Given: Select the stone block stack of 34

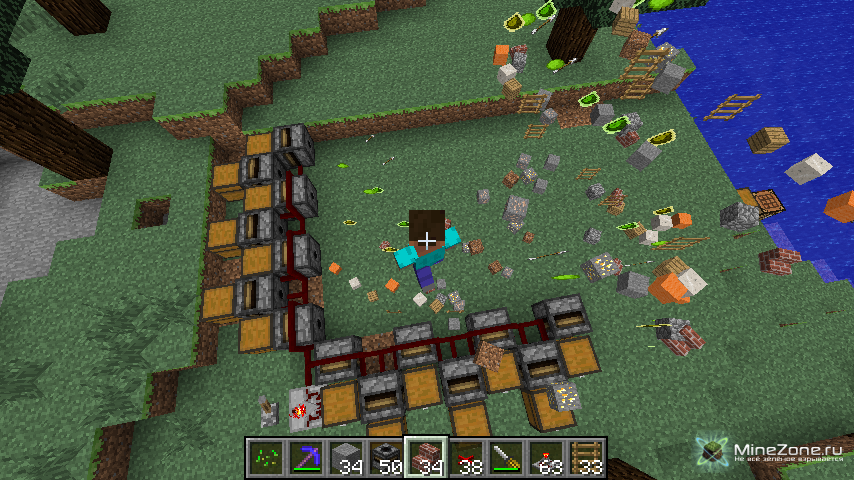Looking at the screenshot, I should tap(344, 456).
